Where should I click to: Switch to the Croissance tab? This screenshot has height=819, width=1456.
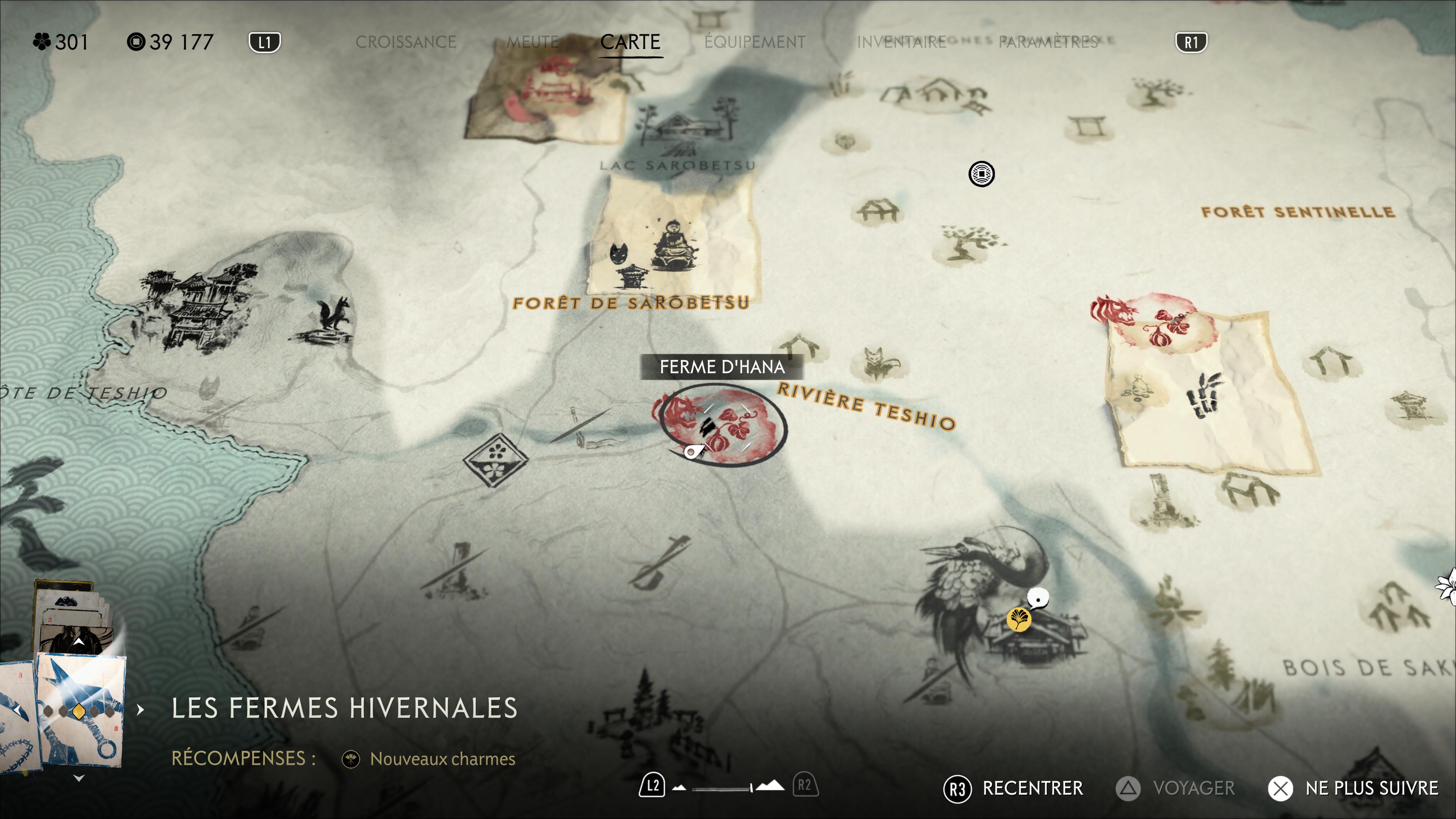405,42
